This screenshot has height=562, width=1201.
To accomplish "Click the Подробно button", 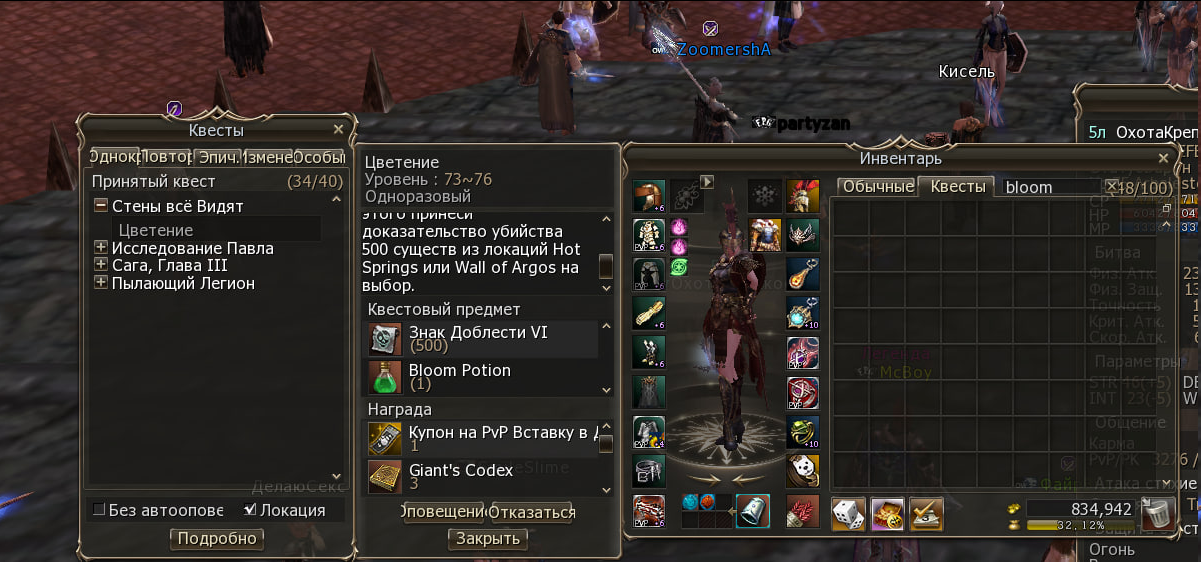I will tap(217, 539).
